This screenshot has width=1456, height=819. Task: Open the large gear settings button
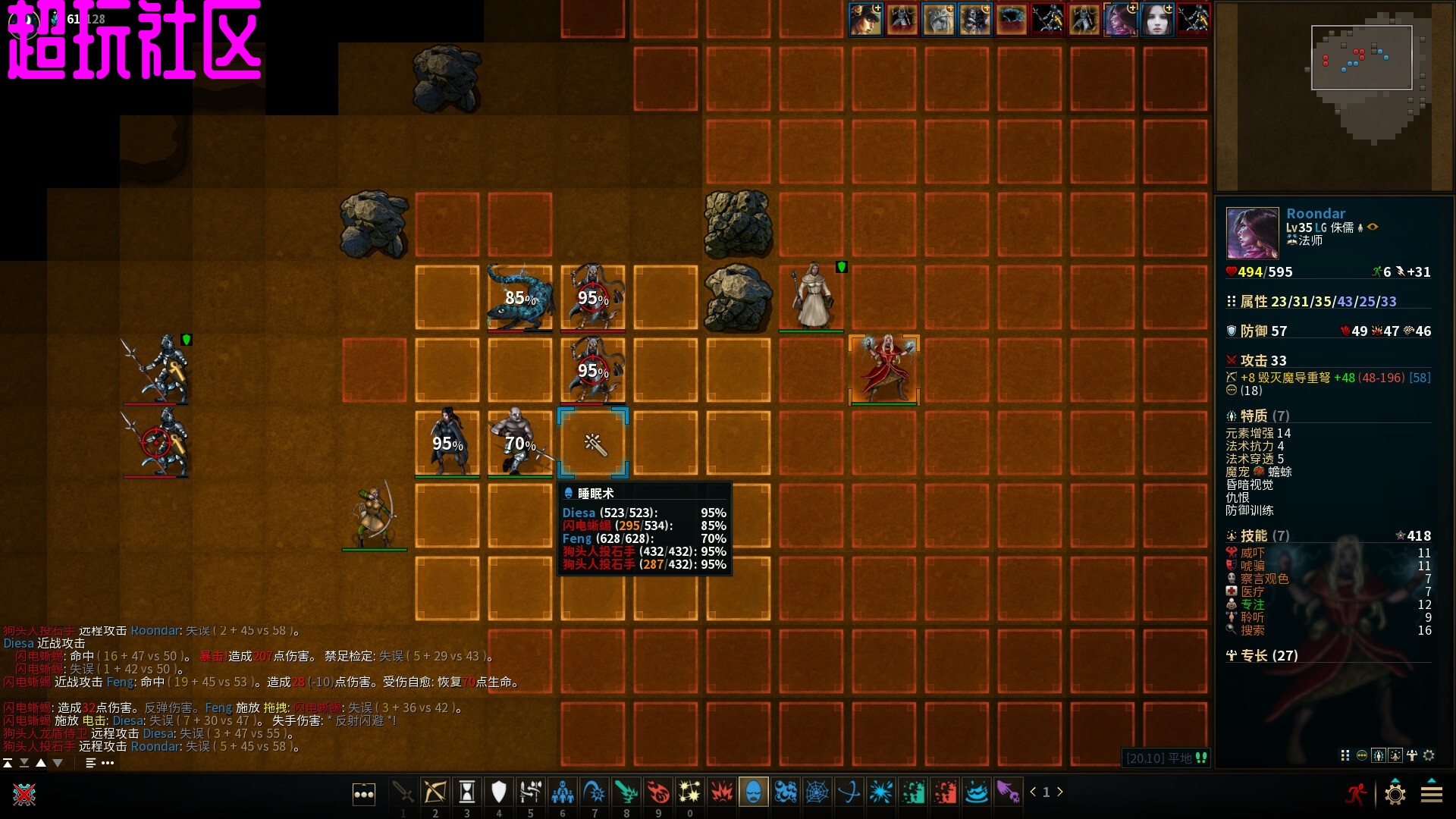tap(1395, 794)
